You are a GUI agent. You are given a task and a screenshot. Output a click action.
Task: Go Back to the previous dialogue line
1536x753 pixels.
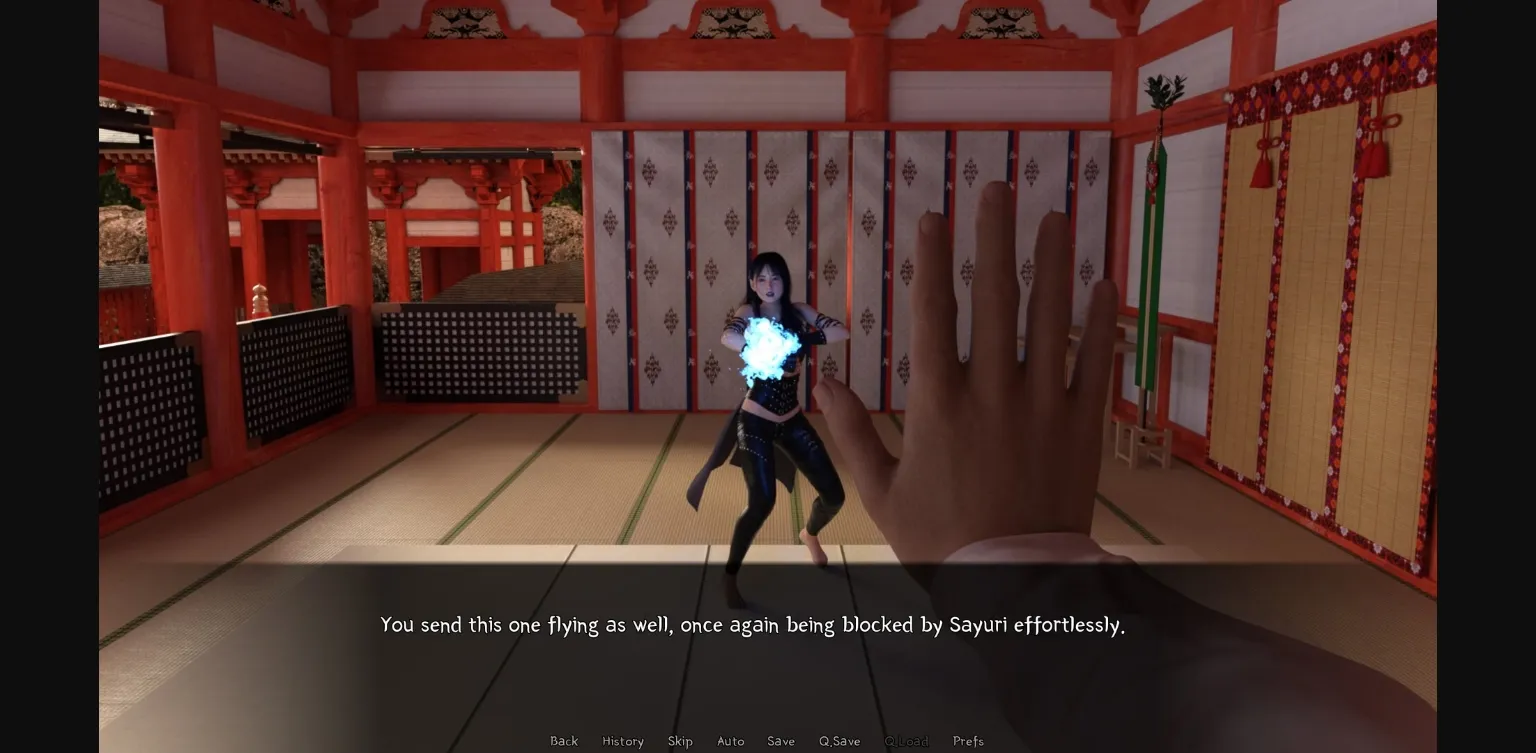pos(564,741)
